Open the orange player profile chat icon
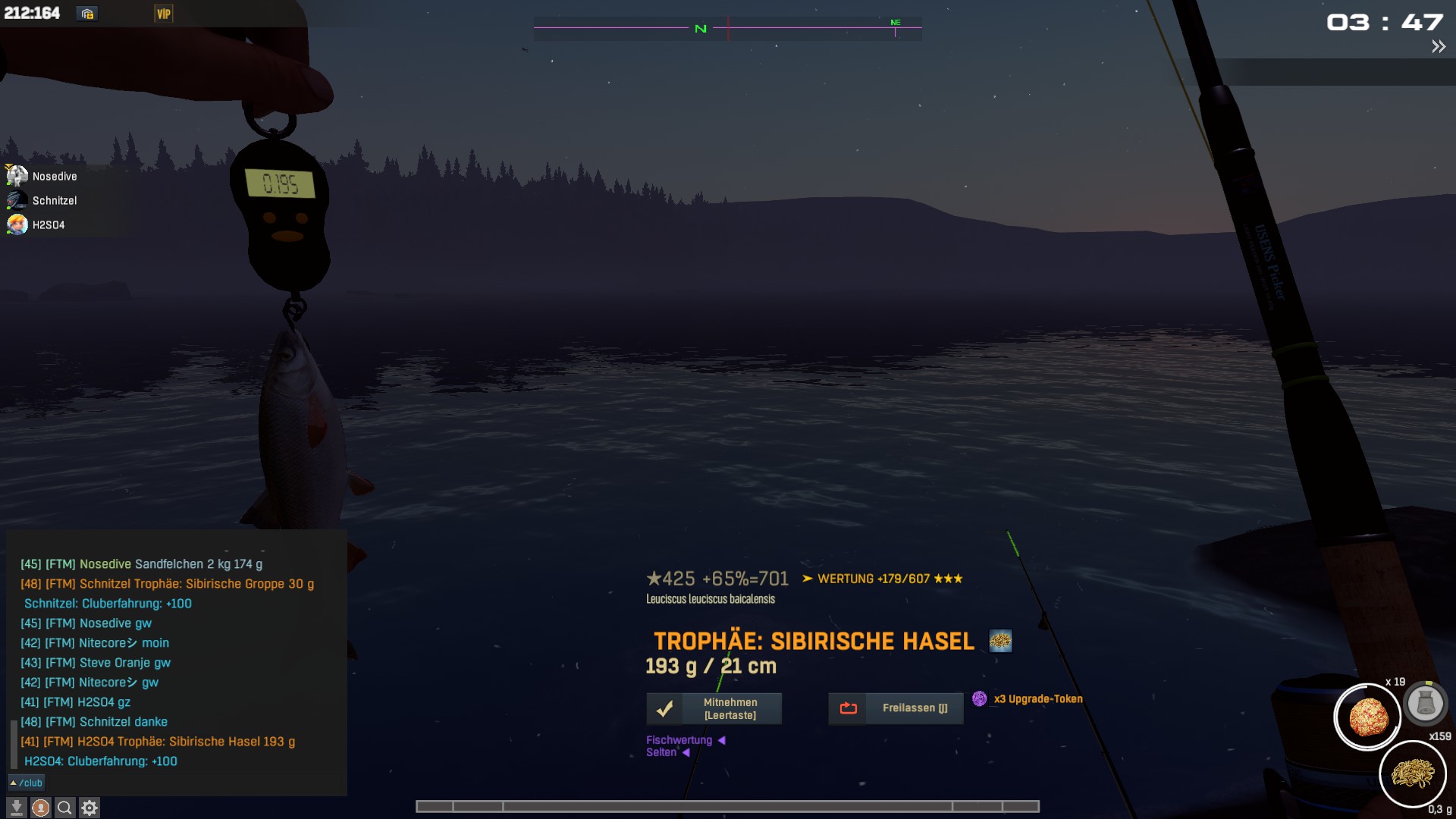 click(41, 808)
